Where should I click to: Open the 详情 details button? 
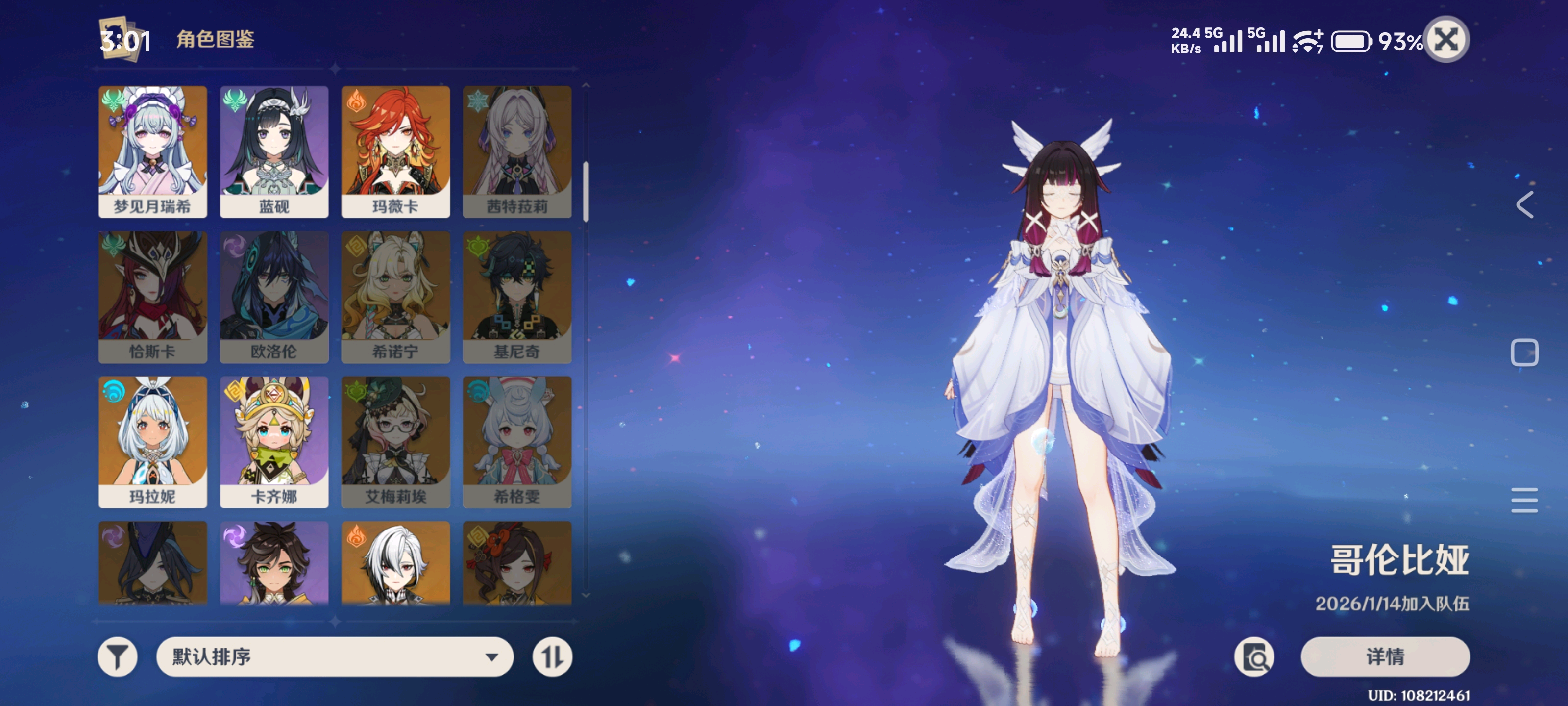click(x=1385, y=656)
